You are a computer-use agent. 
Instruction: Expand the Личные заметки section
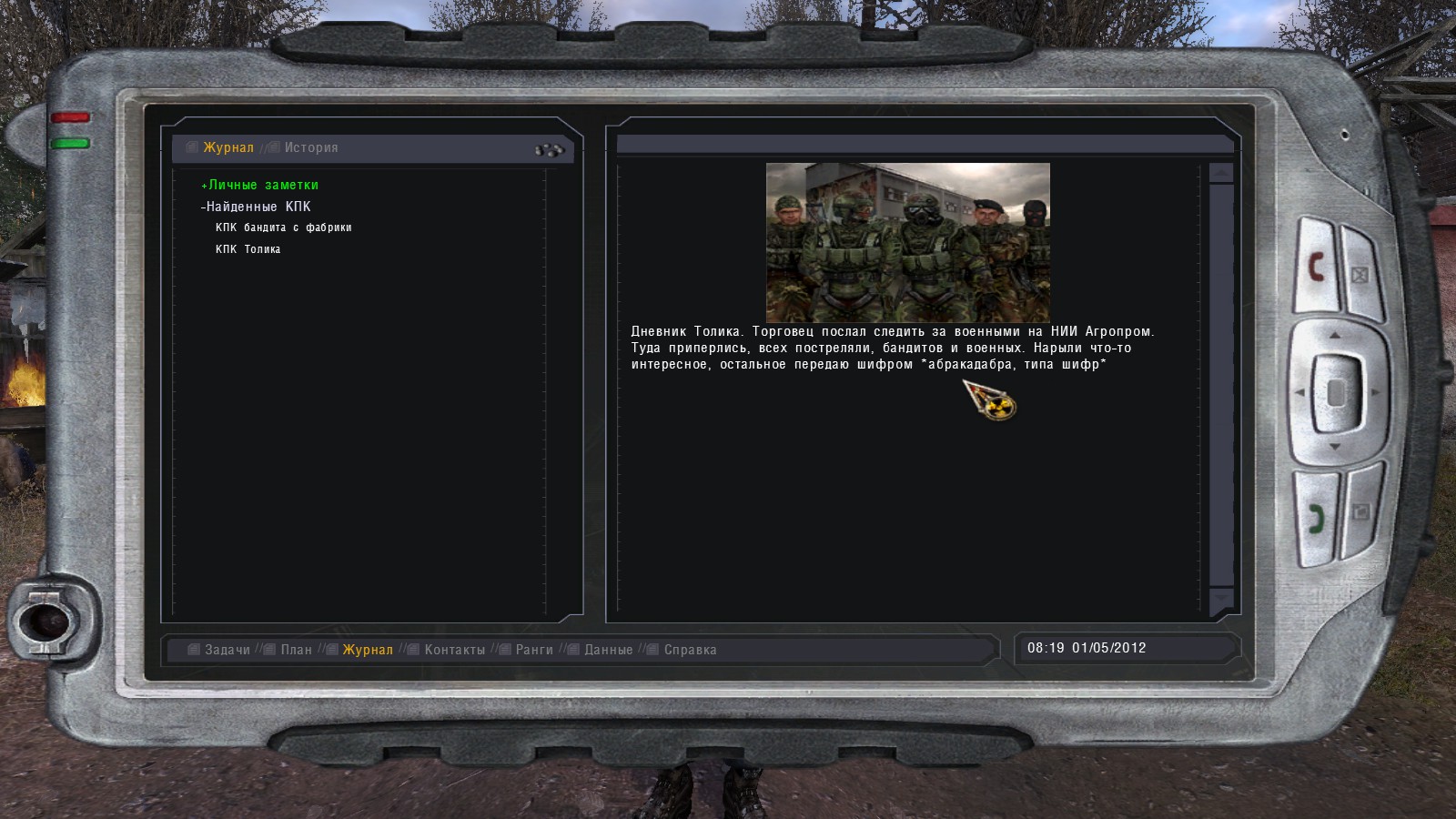(258, 184)
